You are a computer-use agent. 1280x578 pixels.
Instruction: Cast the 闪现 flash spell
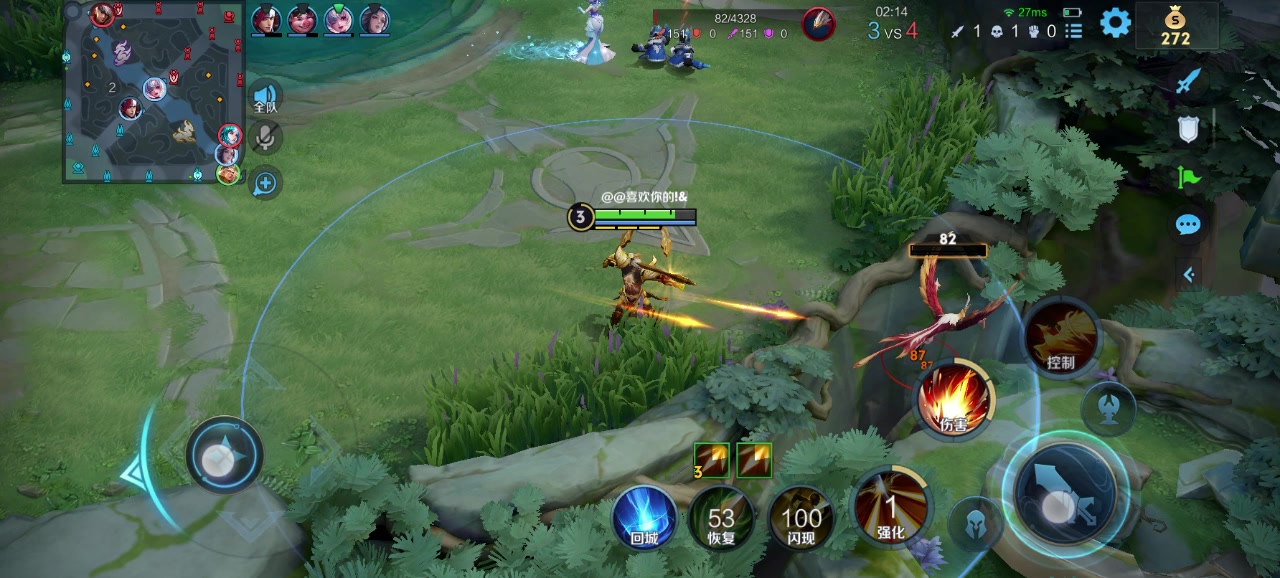801,519
